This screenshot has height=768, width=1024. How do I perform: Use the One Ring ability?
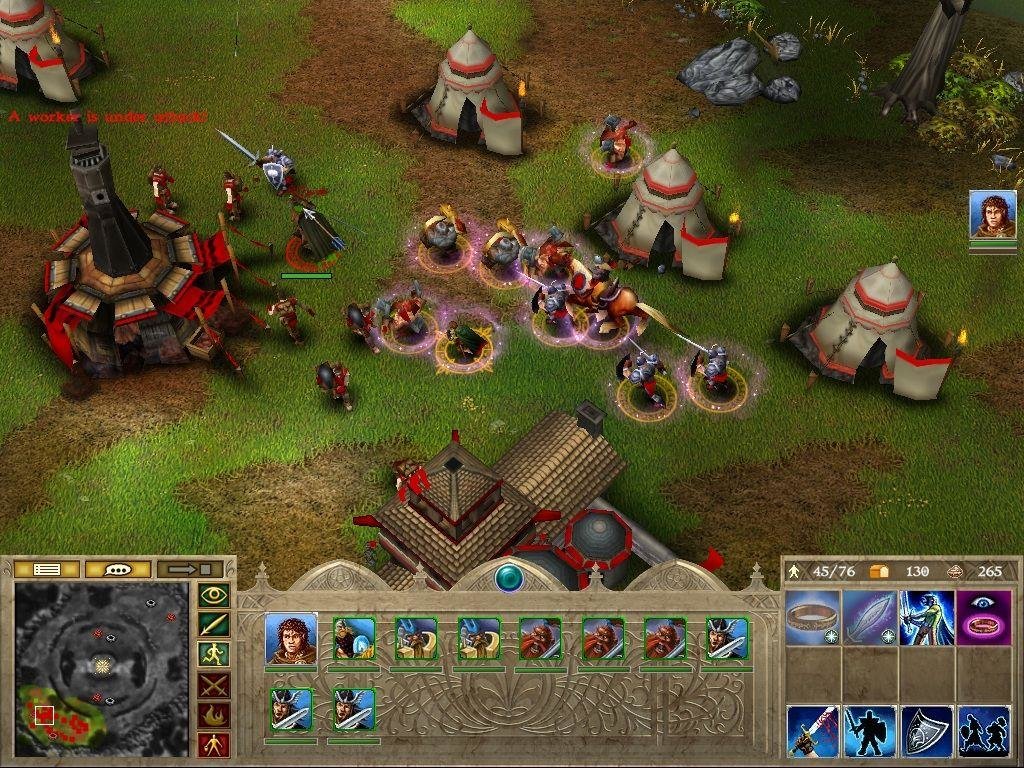tap(812, 617)
